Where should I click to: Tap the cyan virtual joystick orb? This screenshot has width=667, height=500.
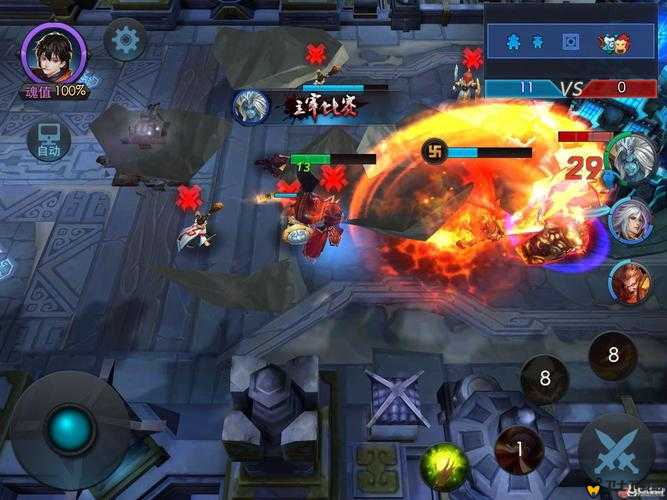click(x=70, y=428)
